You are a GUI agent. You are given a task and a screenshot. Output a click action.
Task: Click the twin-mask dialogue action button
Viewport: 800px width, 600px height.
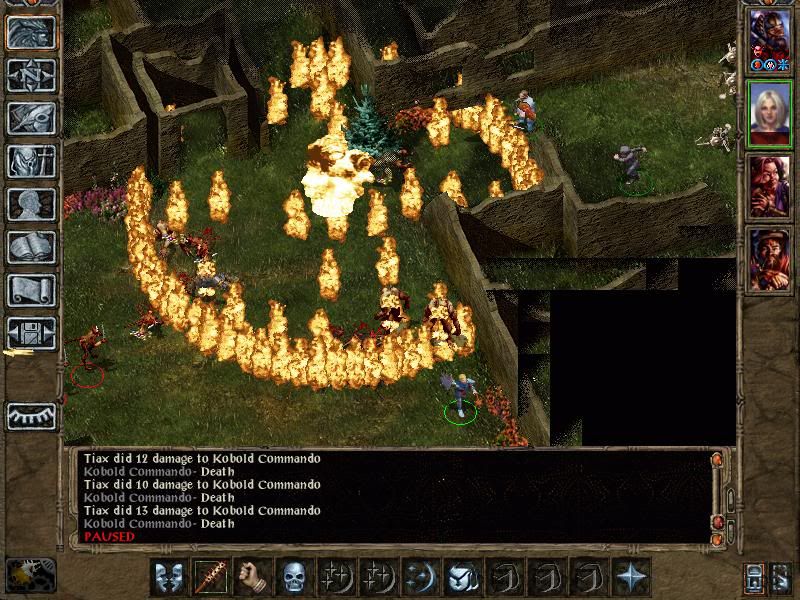(170, 577)
